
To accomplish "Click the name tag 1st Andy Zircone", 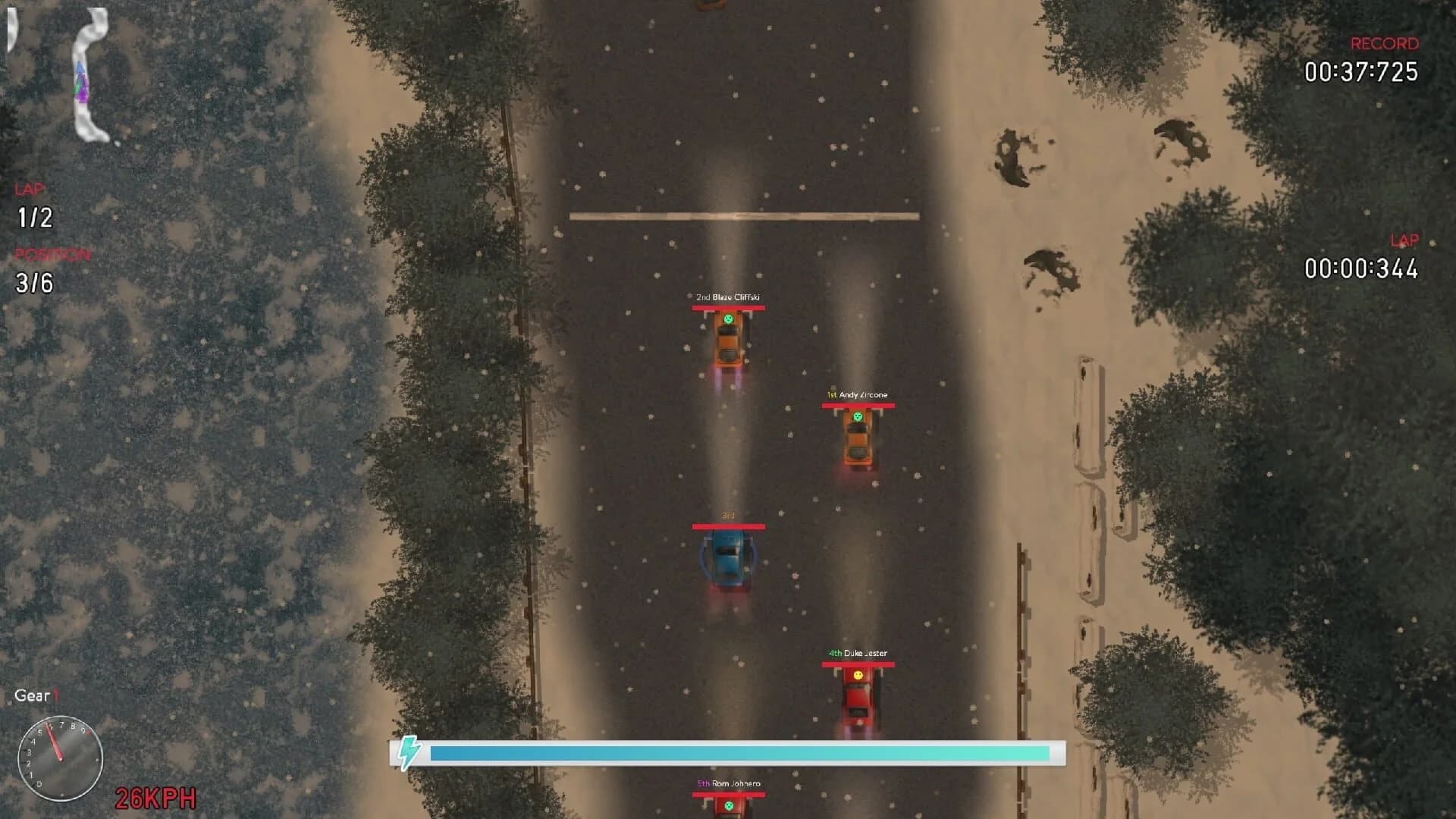I will pyautogui.click(x=858, y=394).
